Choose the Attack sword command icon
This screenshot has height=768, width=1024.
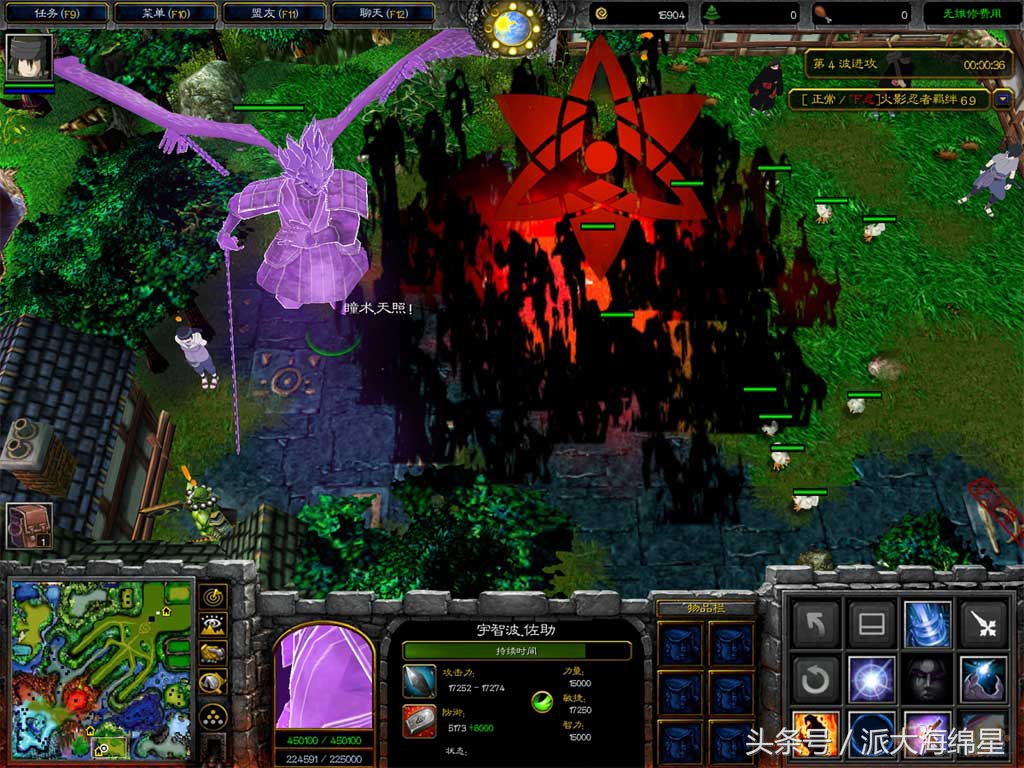[983, 625]
